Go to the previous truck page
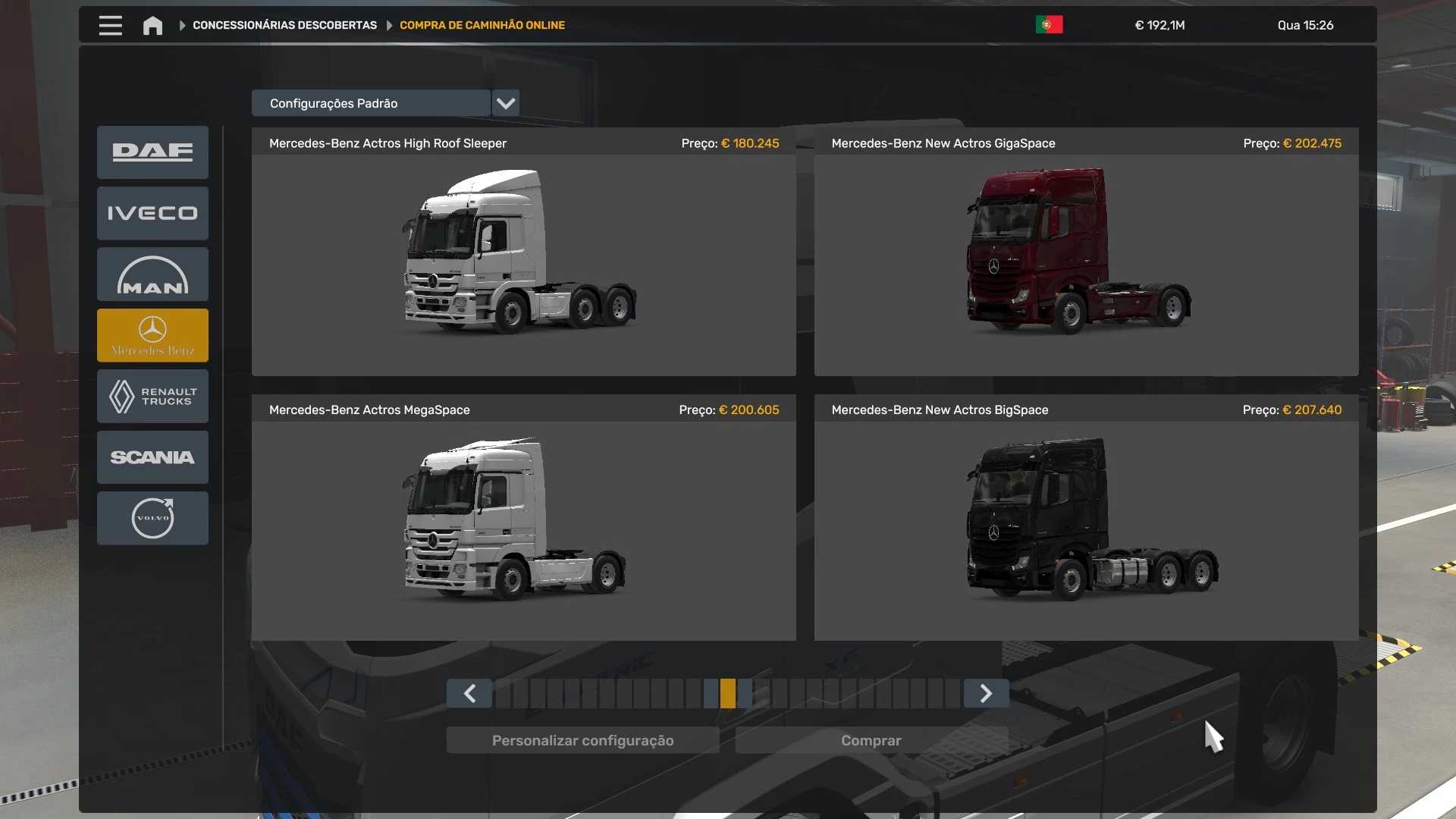This screenshot has width=1456, height=819. (469, 693)
